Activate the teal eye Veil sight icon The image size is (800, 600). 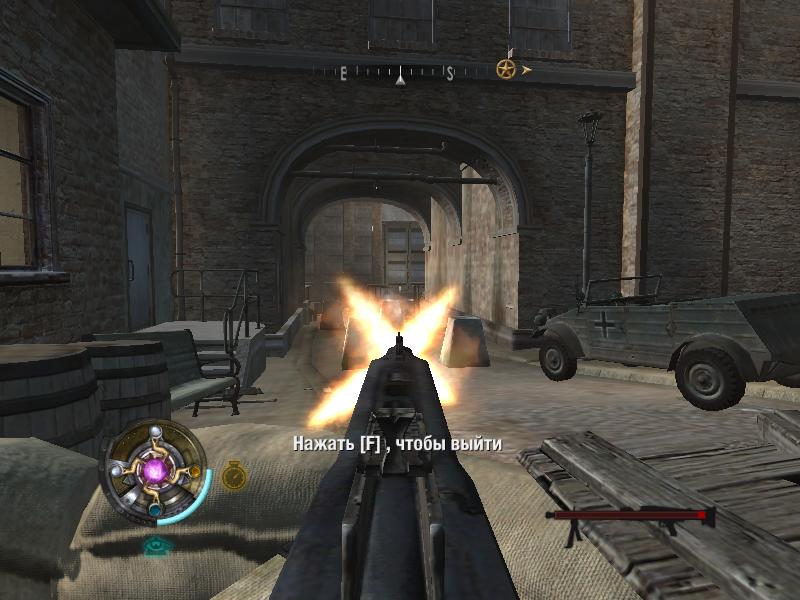[155, 545]
